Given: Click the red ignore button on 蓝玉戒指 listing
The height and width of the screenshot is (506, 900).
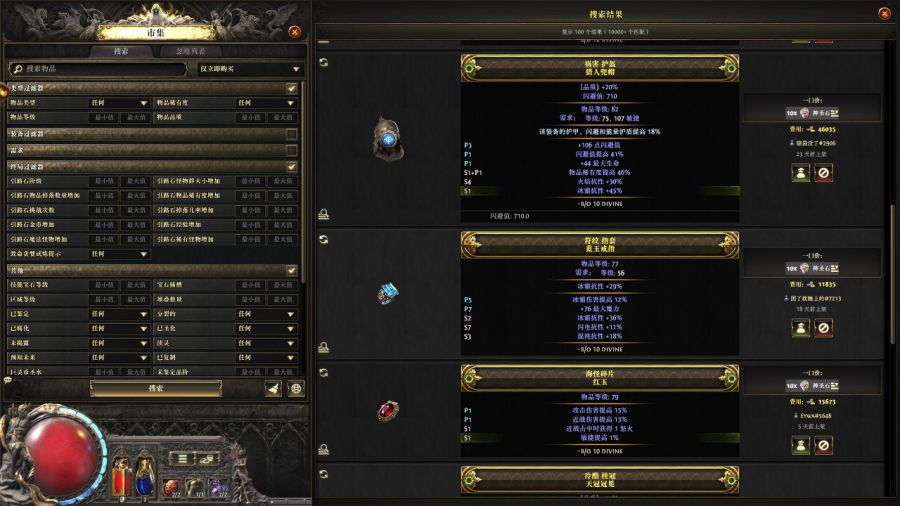Looking at the screenshot, I should click(x=824, y=328).
